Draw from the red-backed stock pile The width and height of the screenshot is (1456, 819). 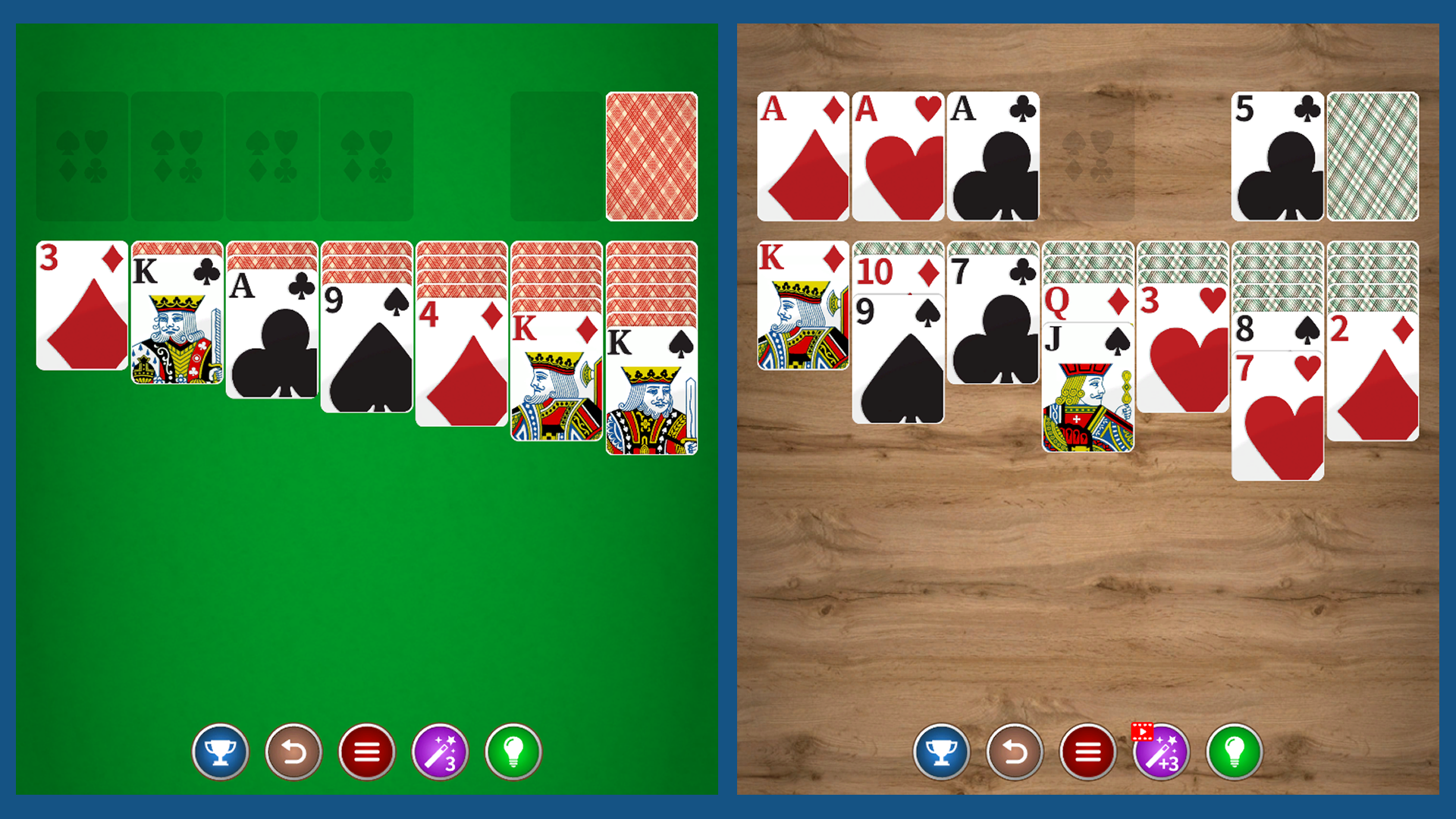(x=651, y=155)
